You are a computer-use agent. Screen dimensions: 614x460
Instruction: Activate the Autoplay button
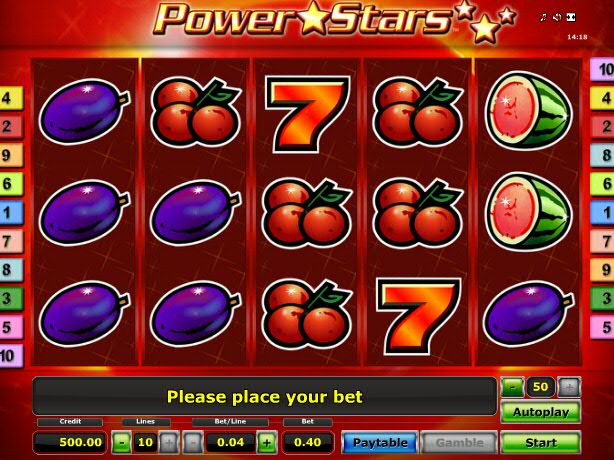540,412
